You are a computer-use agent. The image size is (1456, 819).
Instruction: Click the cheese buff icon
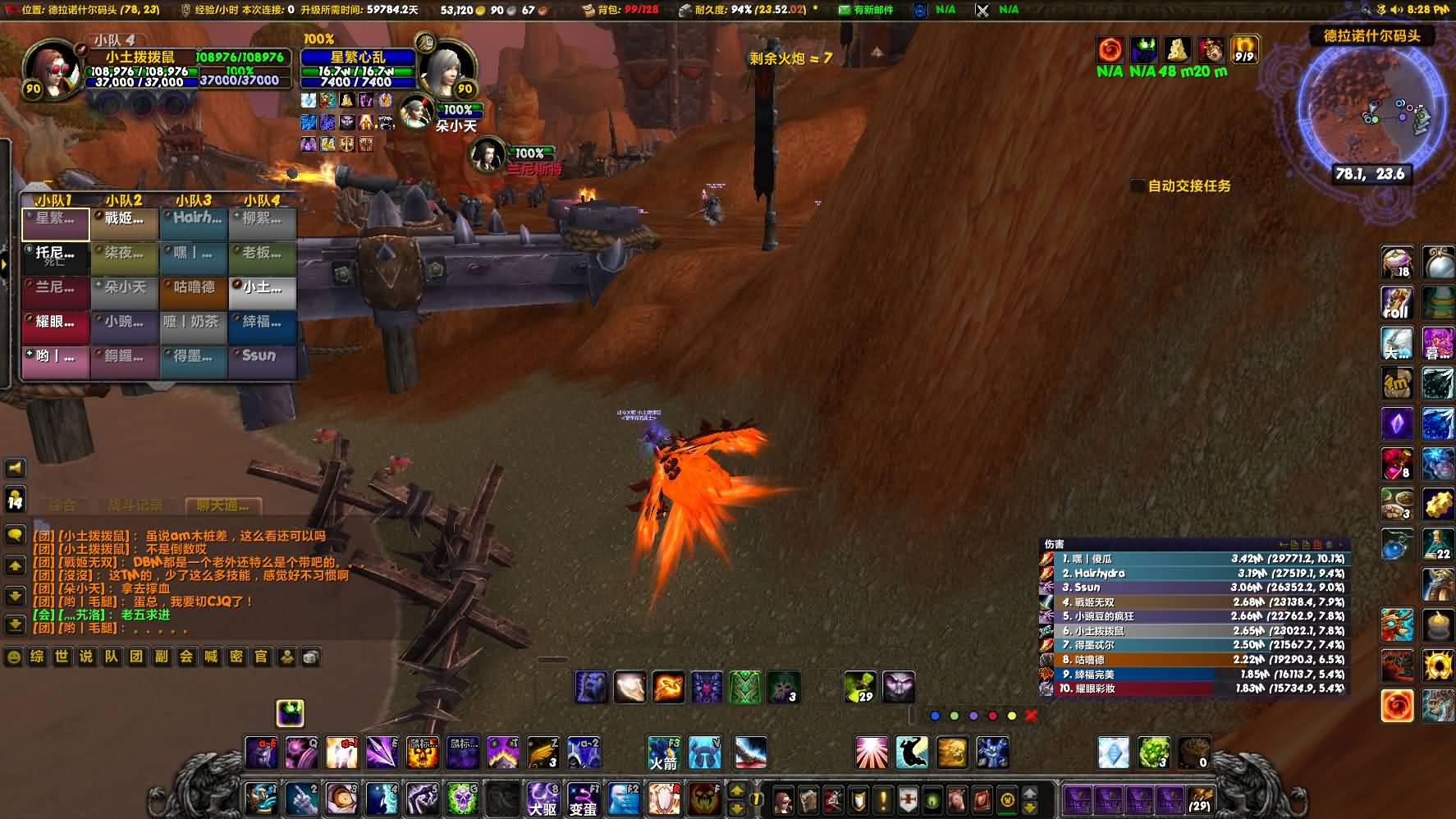(1177, 50)
